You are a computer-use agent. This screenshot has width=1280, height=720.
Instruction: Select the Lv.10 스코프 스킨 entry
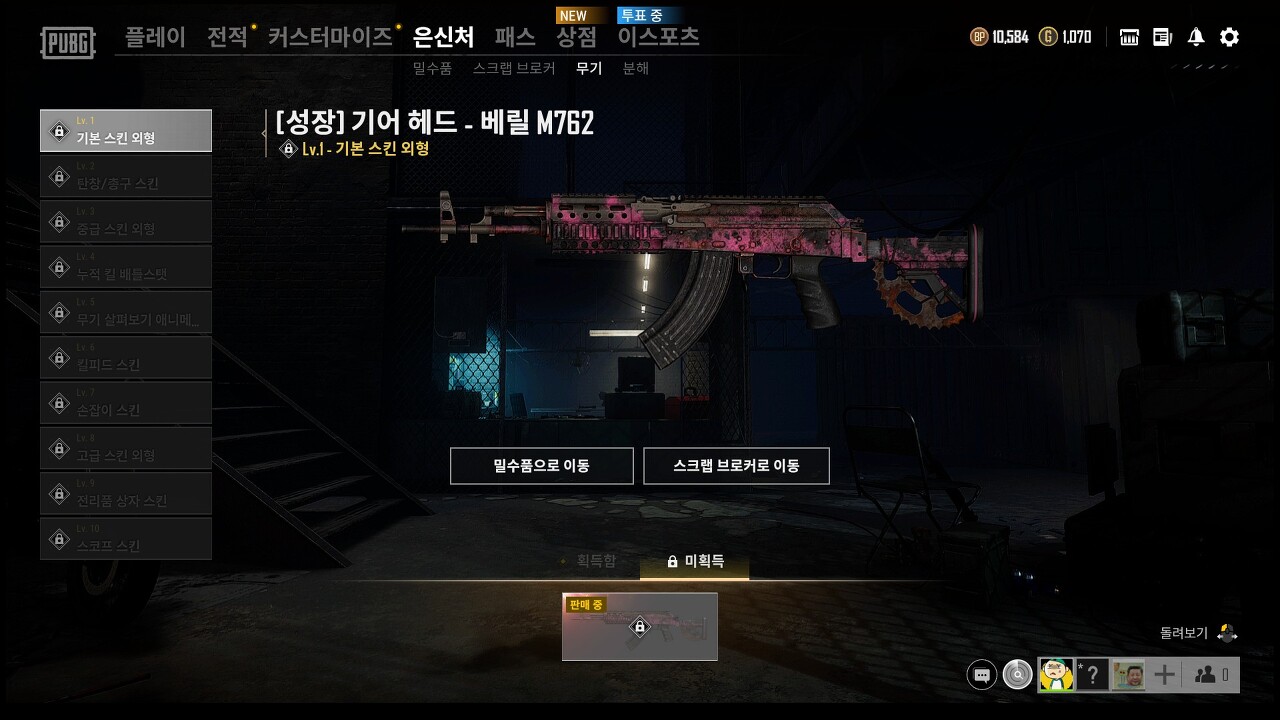tap(126, 538)
